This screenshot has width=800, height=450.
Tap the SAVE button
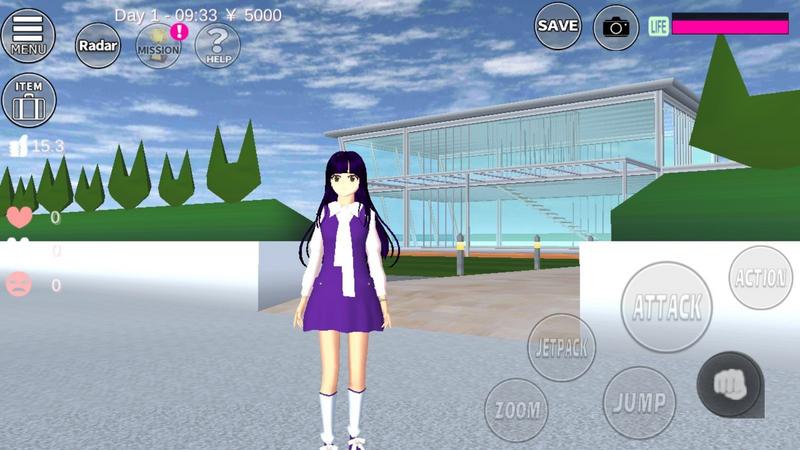(x=558, y=26)
